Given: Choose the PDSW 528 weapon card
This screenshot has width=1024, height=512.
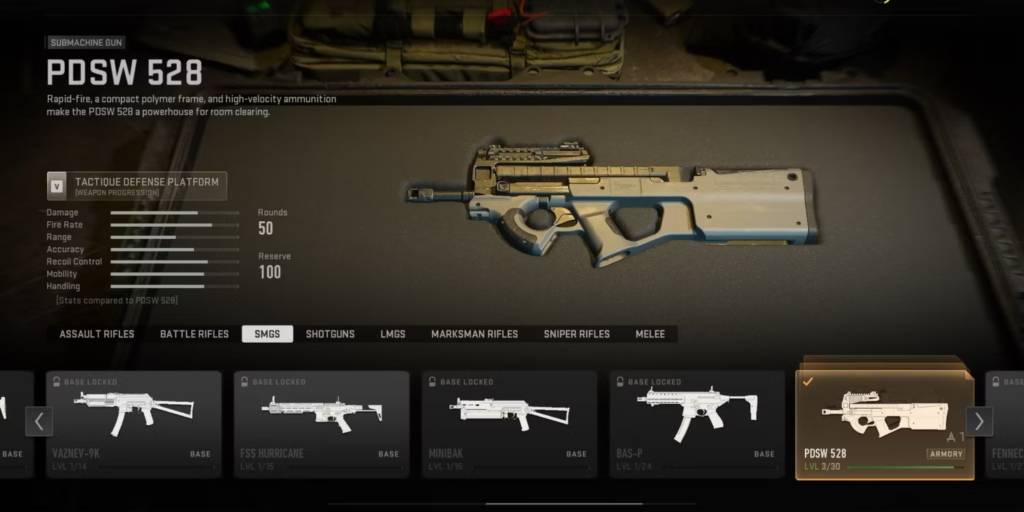Looking at the screenshot, I should 884,424.
